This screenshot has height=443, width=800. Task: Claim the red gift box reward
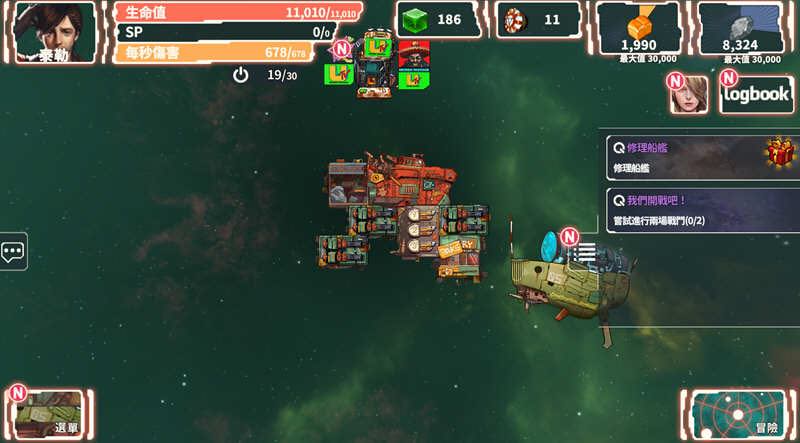click(x=780, y=153)
